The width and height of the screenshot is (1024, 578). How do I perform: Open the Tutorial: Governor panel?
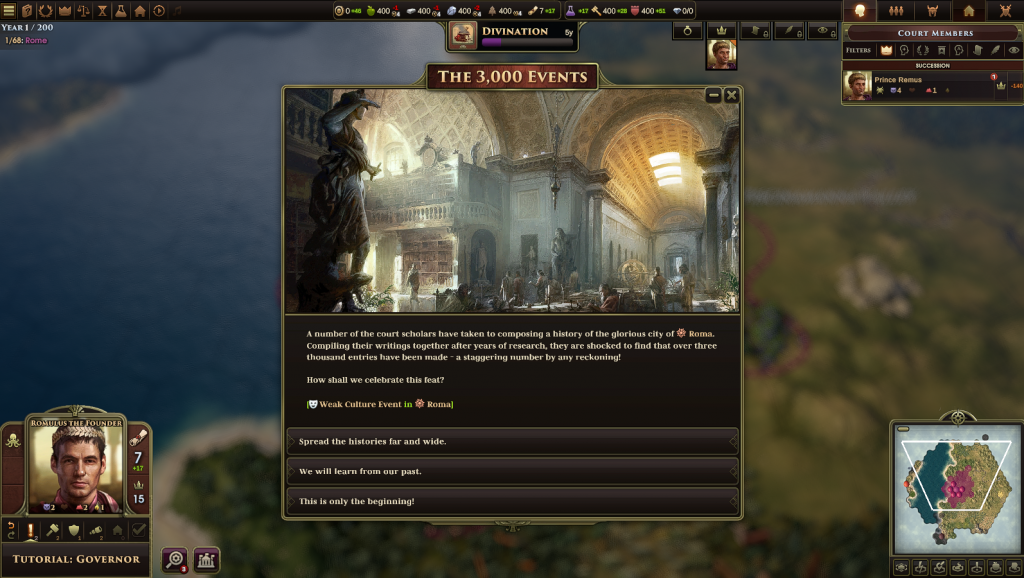75,559
